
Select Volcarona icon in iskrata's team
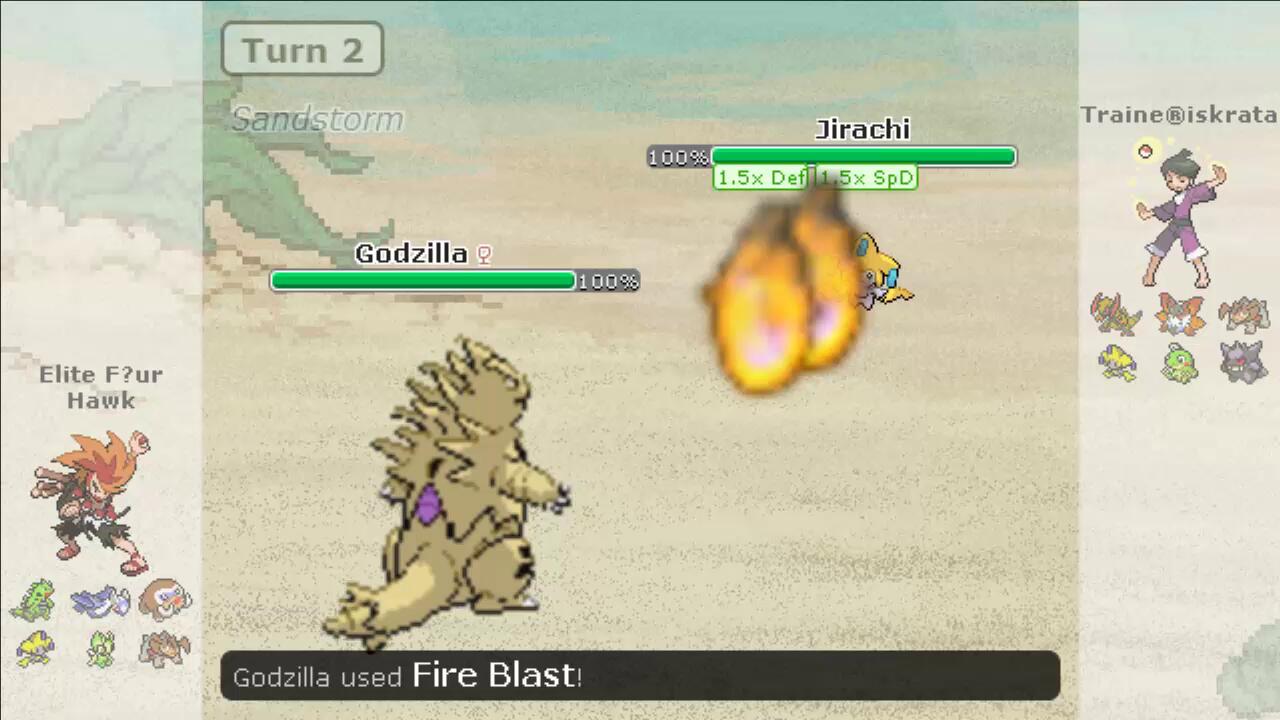[x=1180, y=314]
